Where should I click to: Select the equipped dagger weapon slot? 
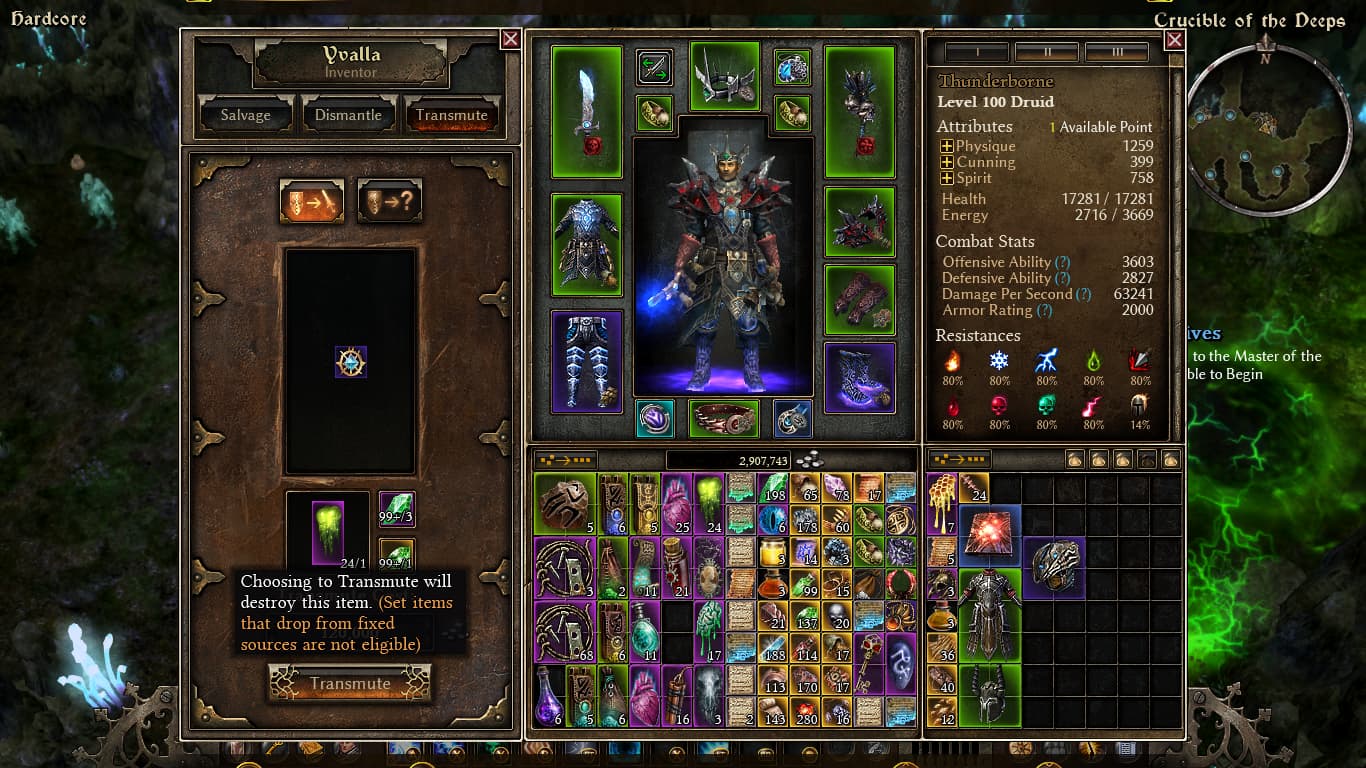tap(586, 112)
